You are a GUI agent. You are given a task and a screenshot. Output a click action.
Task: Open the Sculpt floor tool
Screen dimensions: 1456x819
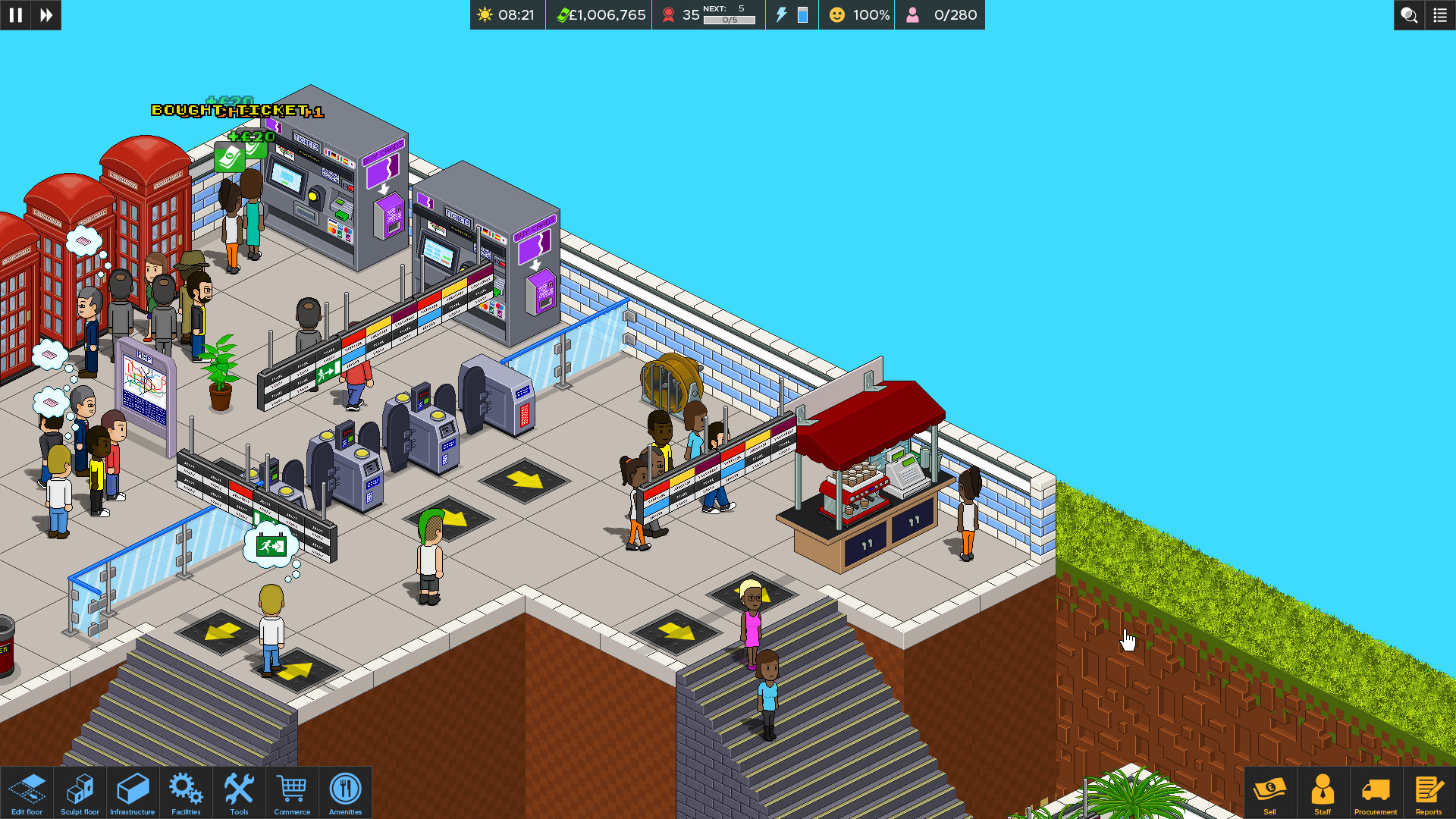pyautogui.click(x=80, y=792)
